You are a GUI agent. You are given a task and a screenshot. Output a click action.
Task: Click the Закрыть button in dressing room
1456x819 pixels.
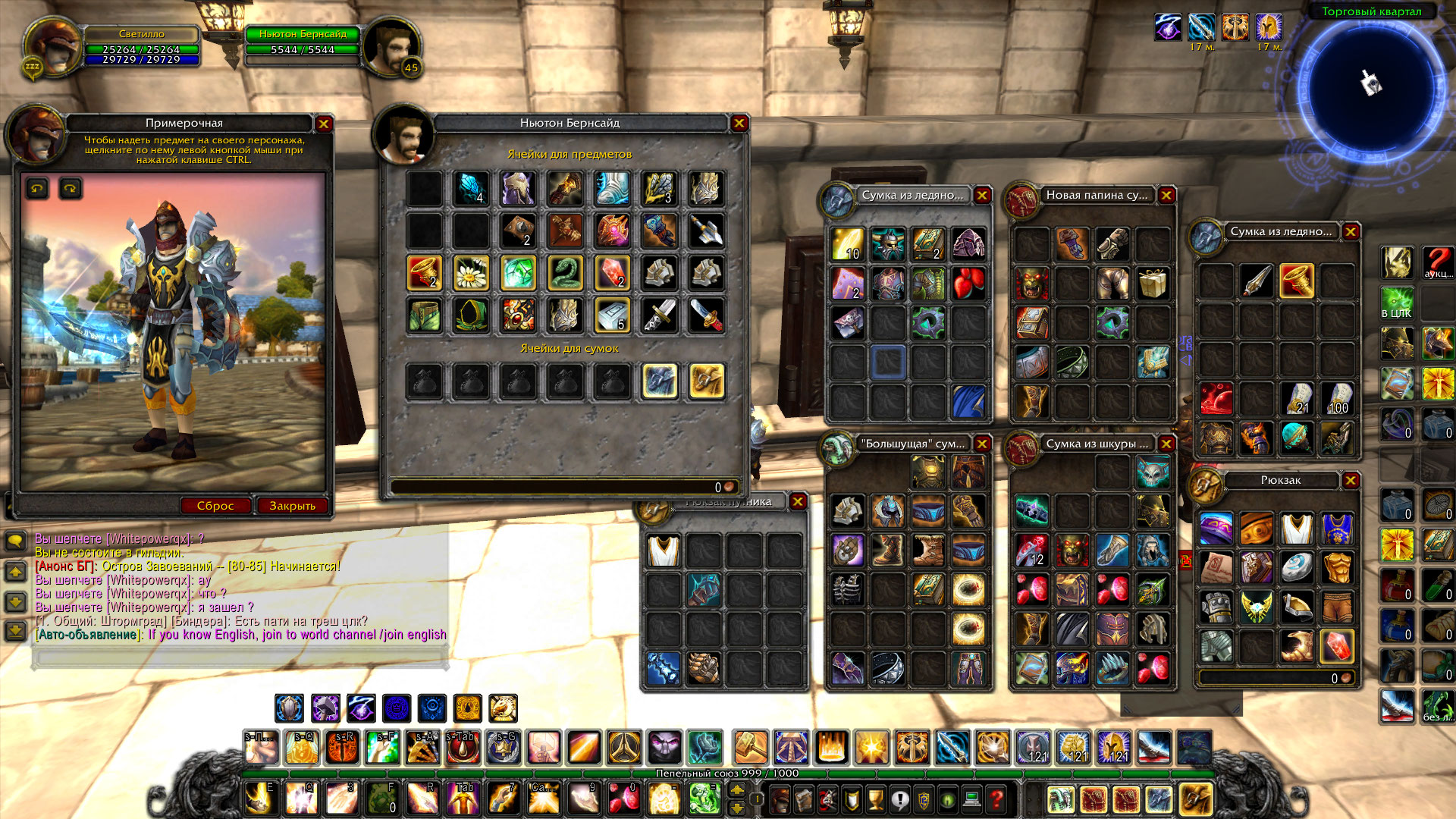coord(292,506)
